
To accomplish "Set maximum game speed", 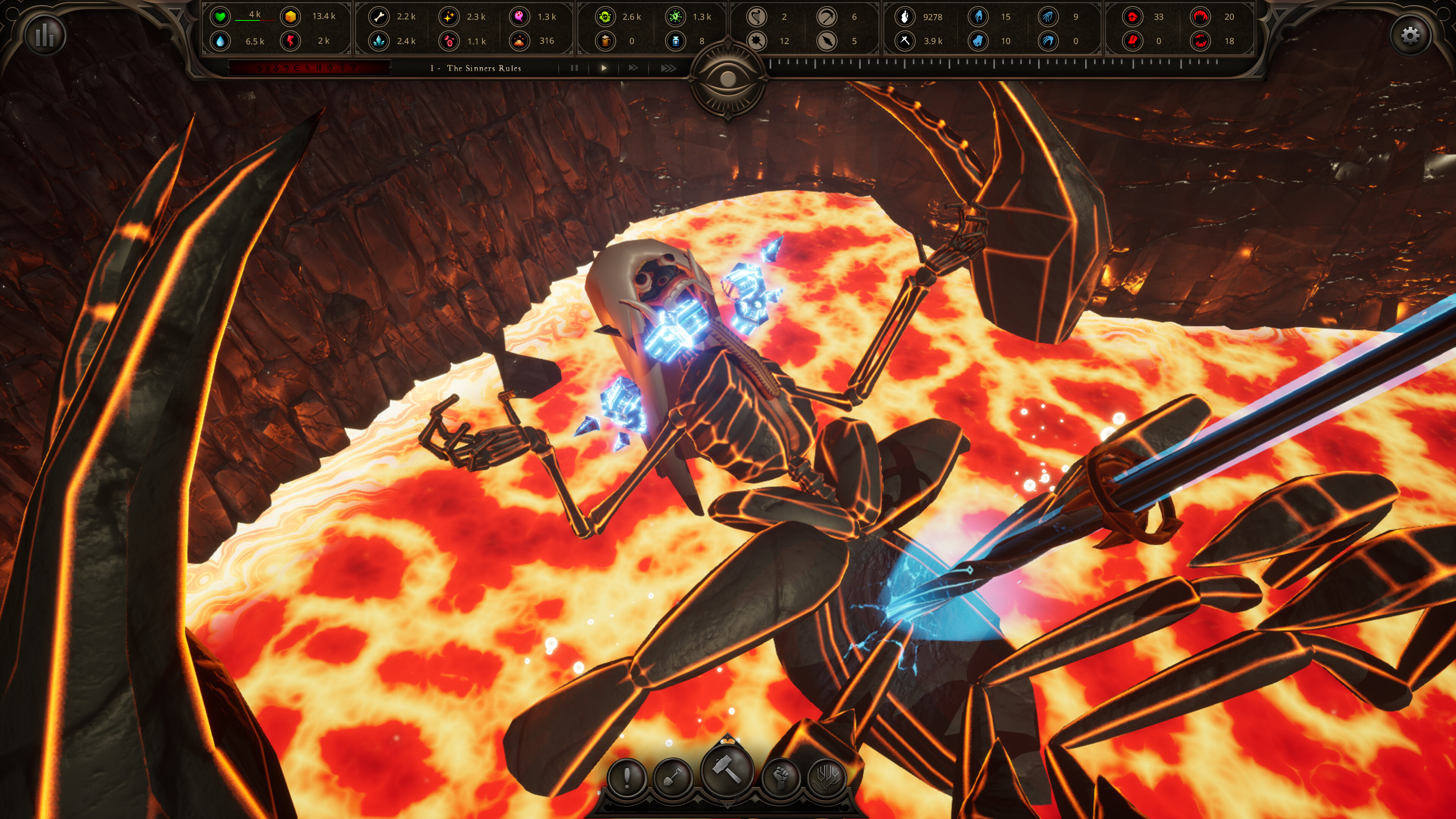I will coord(667,68).
